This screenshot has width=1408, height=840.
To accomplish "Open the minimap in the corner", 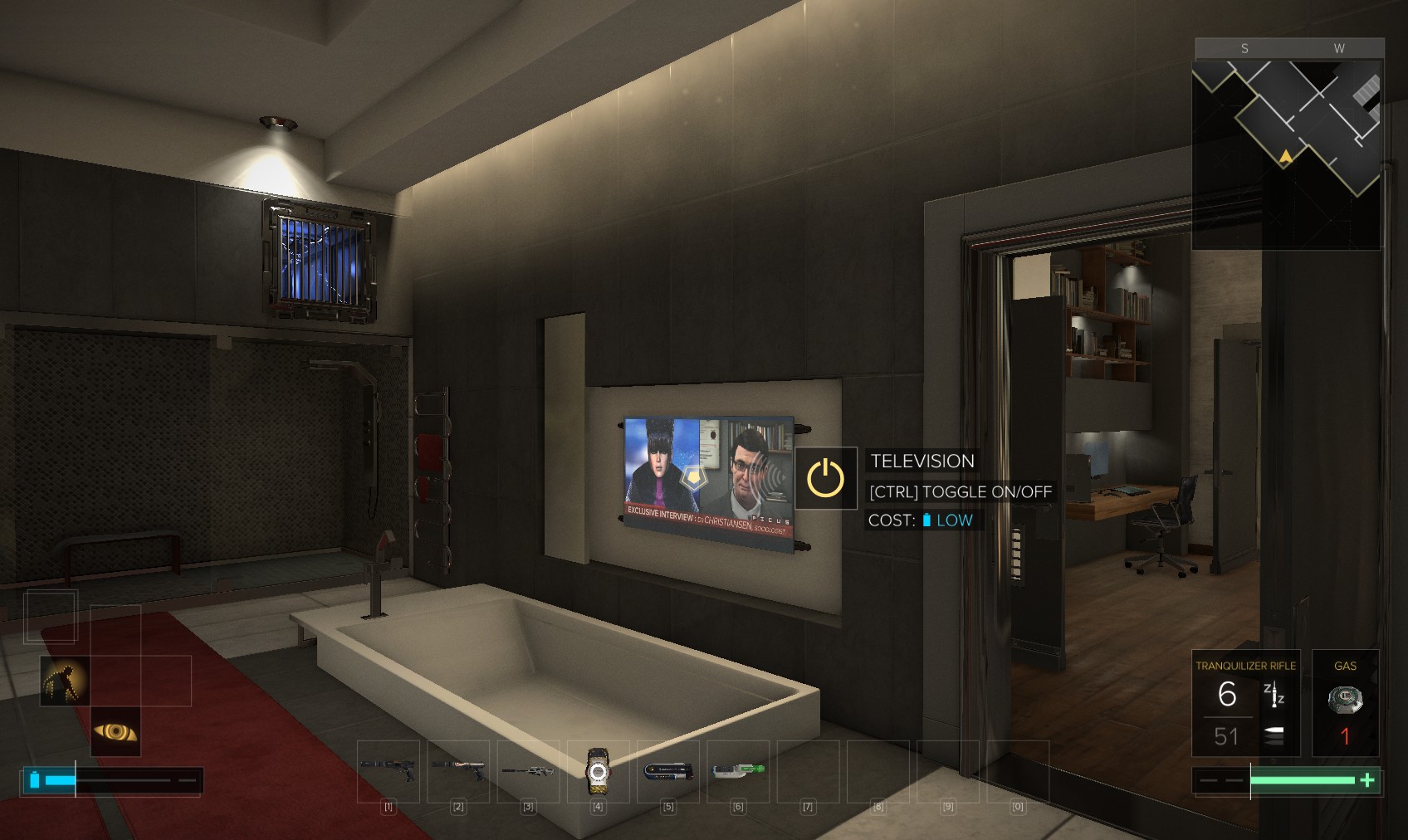I will click(1287, 149).
